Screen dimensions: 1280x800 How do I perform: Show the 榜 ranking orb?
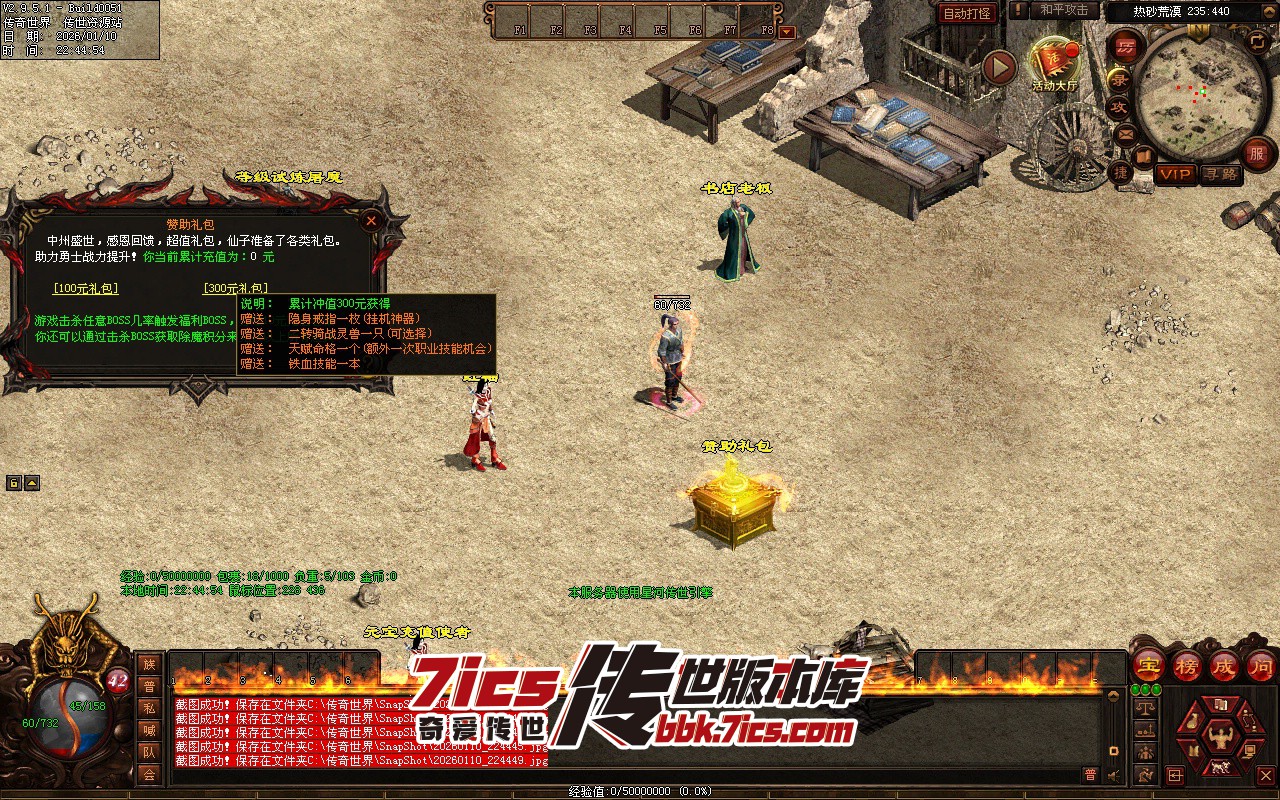1187,665
